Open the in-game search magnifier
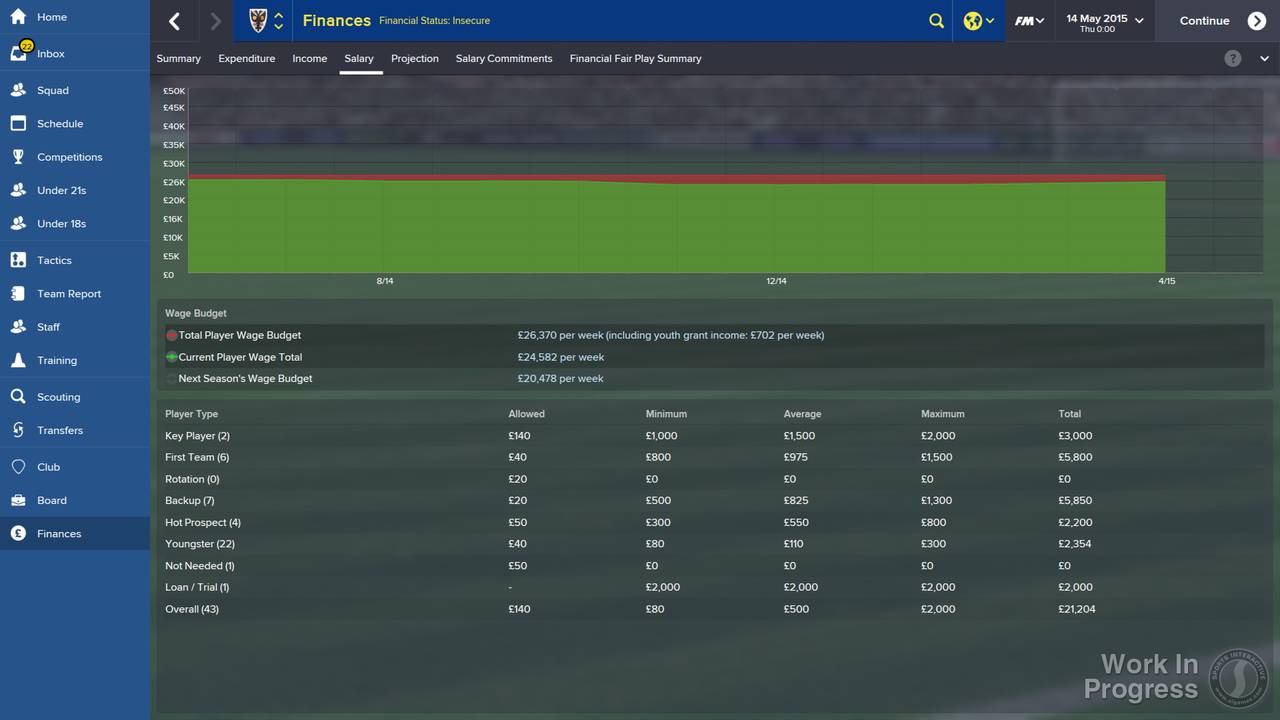This screenshot has height=720, width=1280. [x=936, y=20]
